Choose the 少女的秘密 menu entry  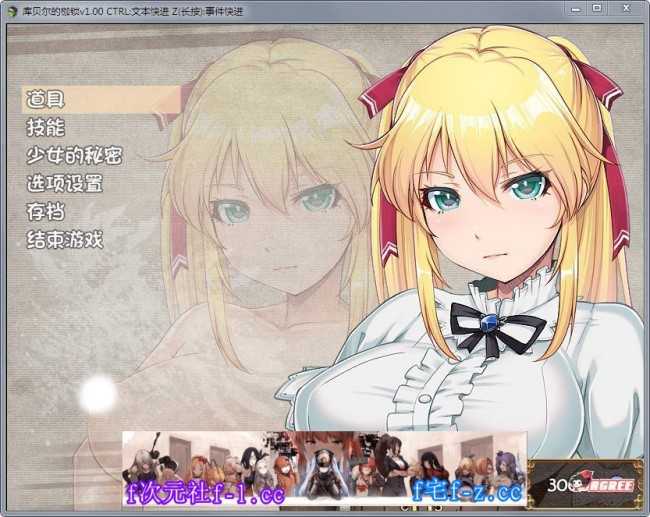pos(75,155)
